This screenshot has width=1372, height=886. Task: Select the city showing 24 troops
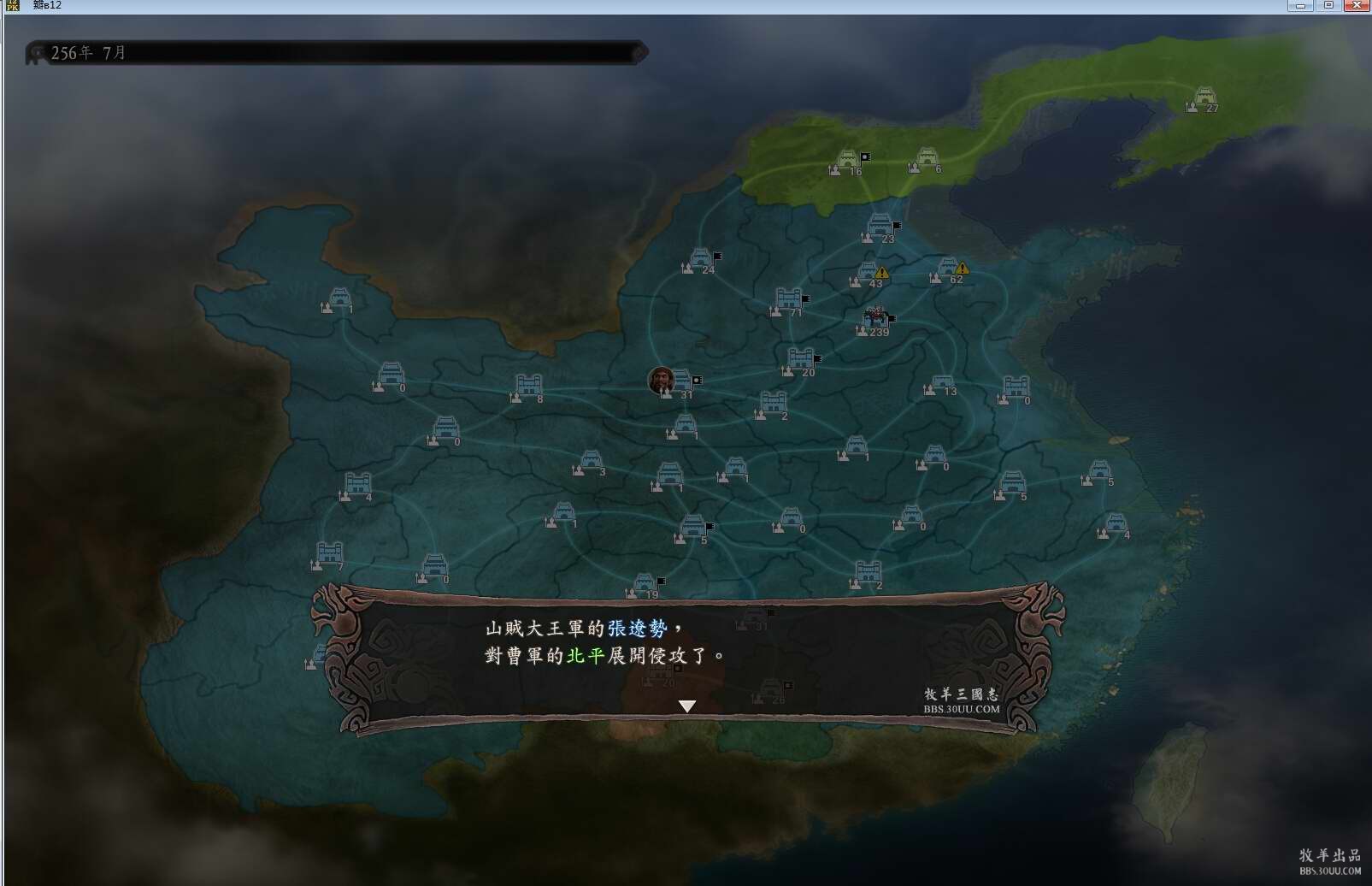(x=700, y=259)
